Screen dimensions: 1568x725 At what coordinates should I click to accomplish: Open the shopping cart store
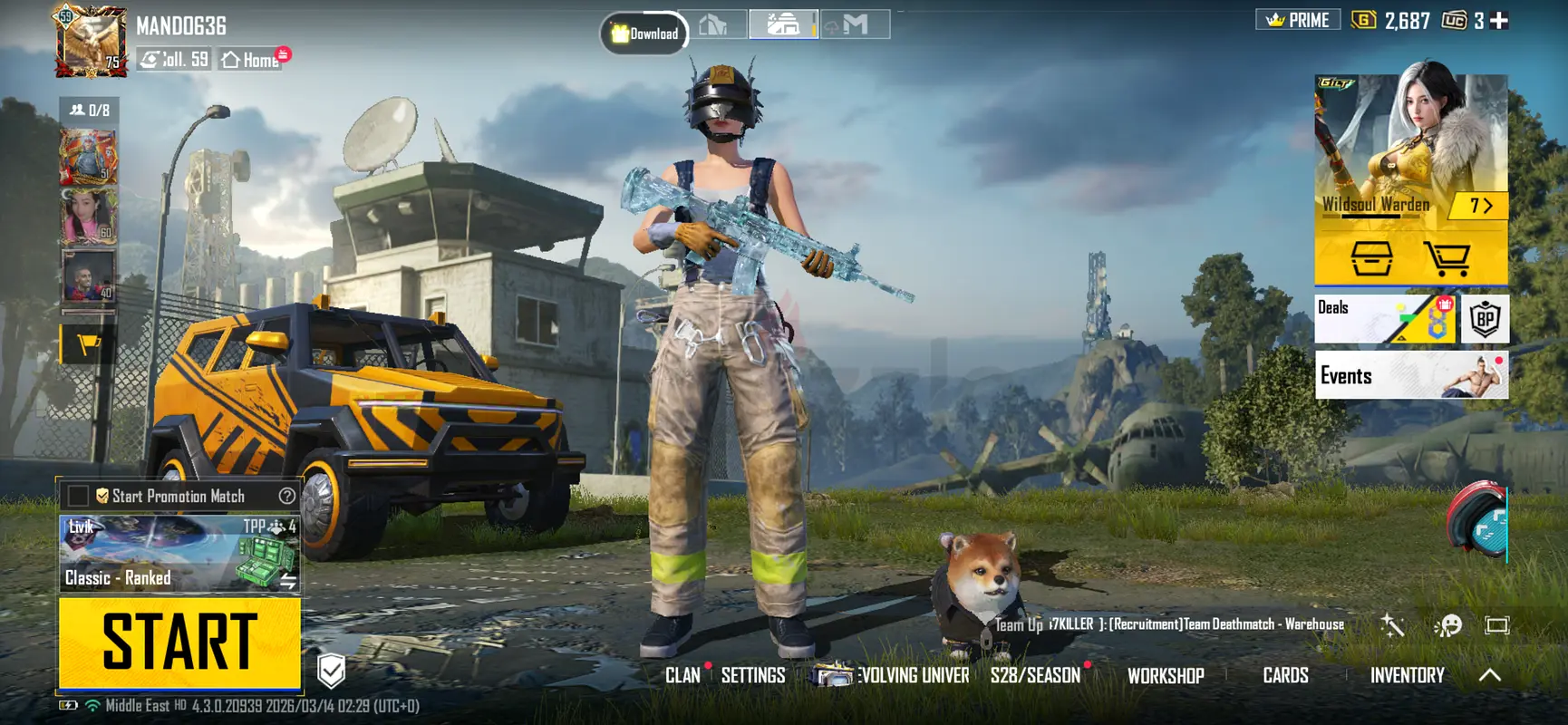coord(1447,259)
